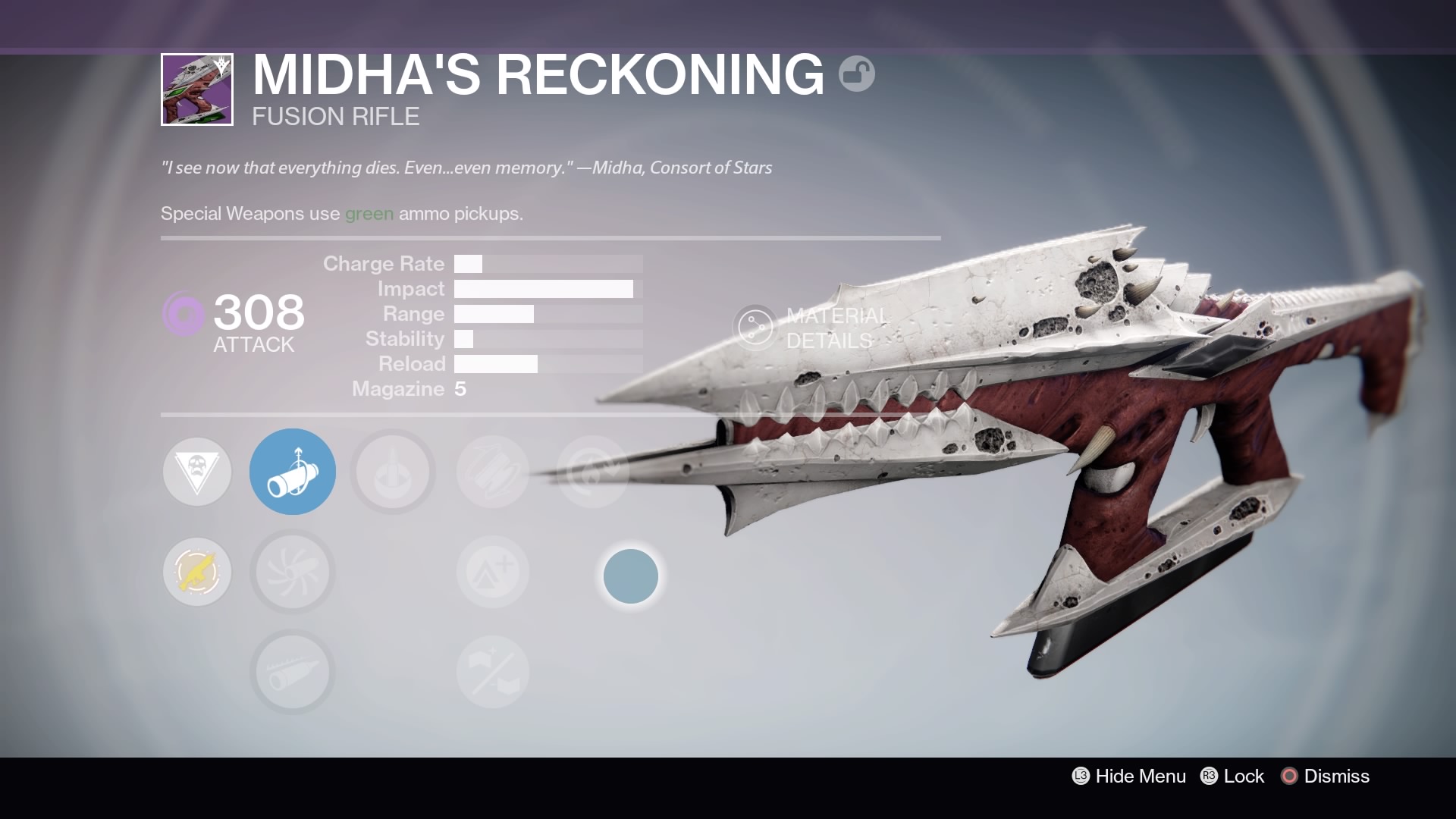Select the dimmed tent-with-plus perk
1456x819 pixels.
(493, 572)
